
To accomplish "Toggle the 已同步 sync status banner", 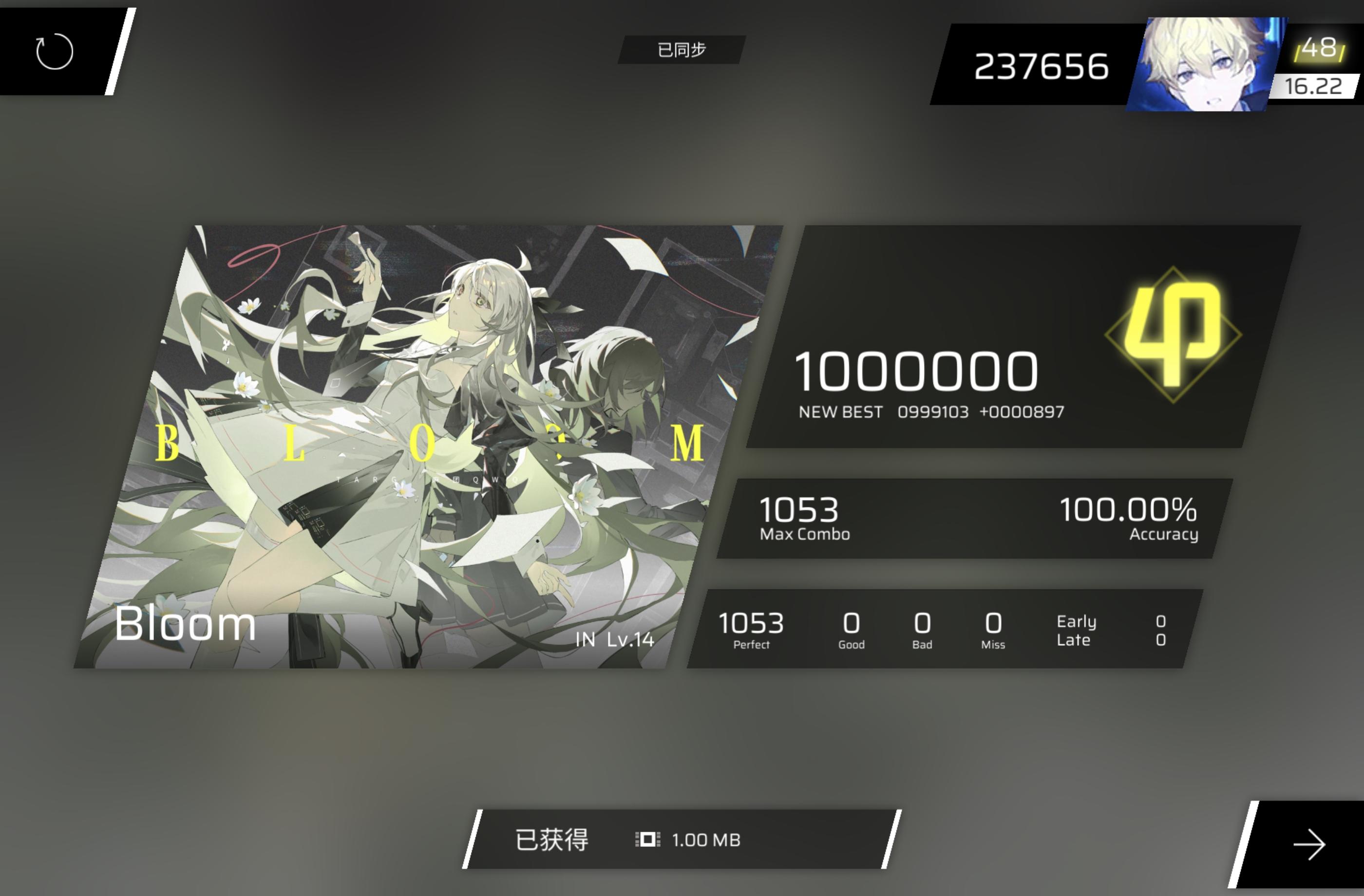I will point(681,50).
